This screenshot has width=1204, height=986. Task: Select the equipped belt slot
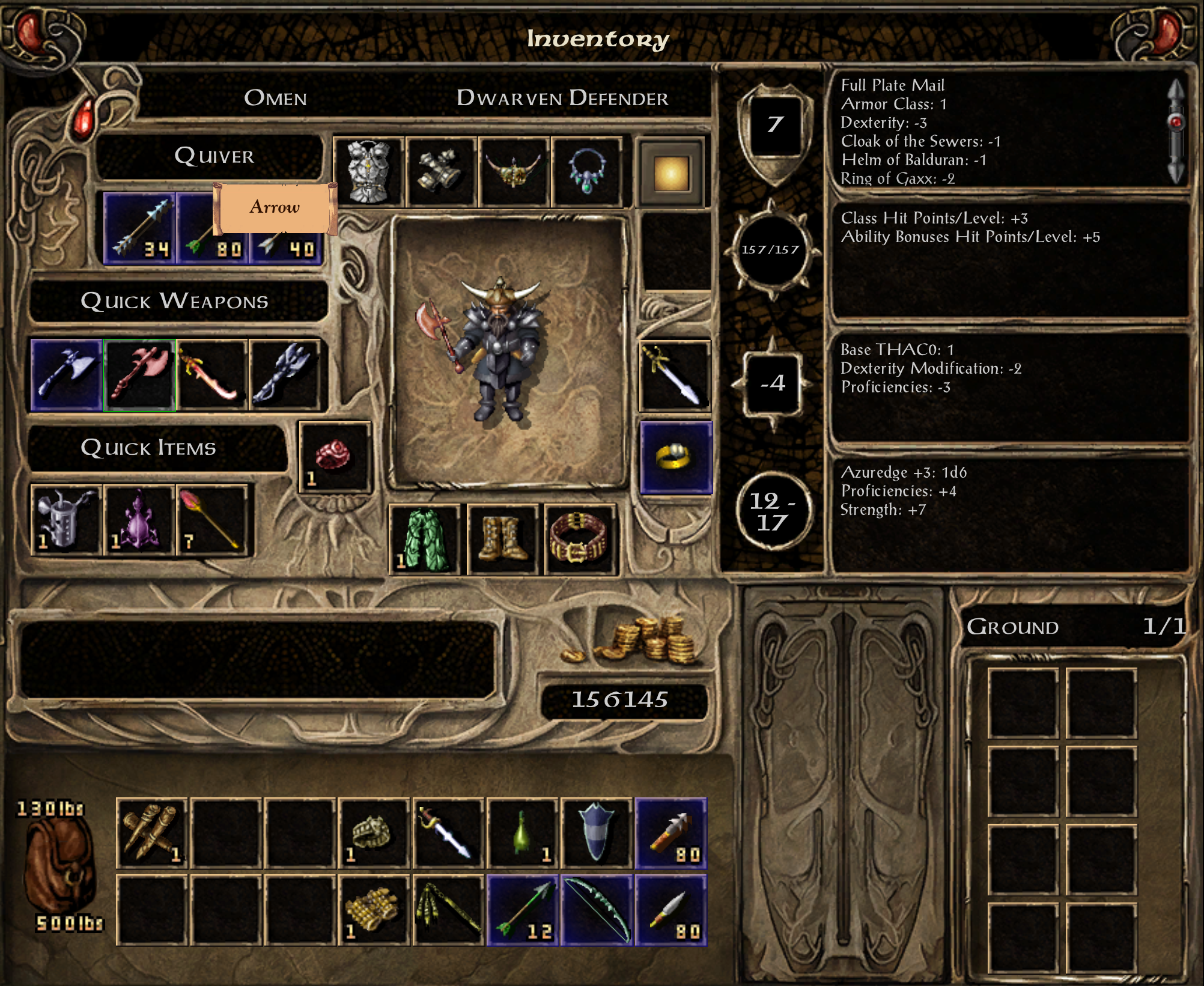tap(580, 540)
